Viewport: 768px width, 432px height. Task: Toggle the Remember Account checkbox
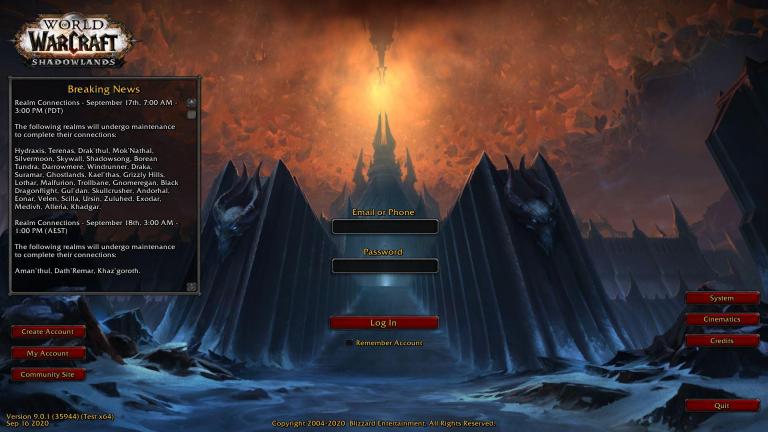click(349, 343)
